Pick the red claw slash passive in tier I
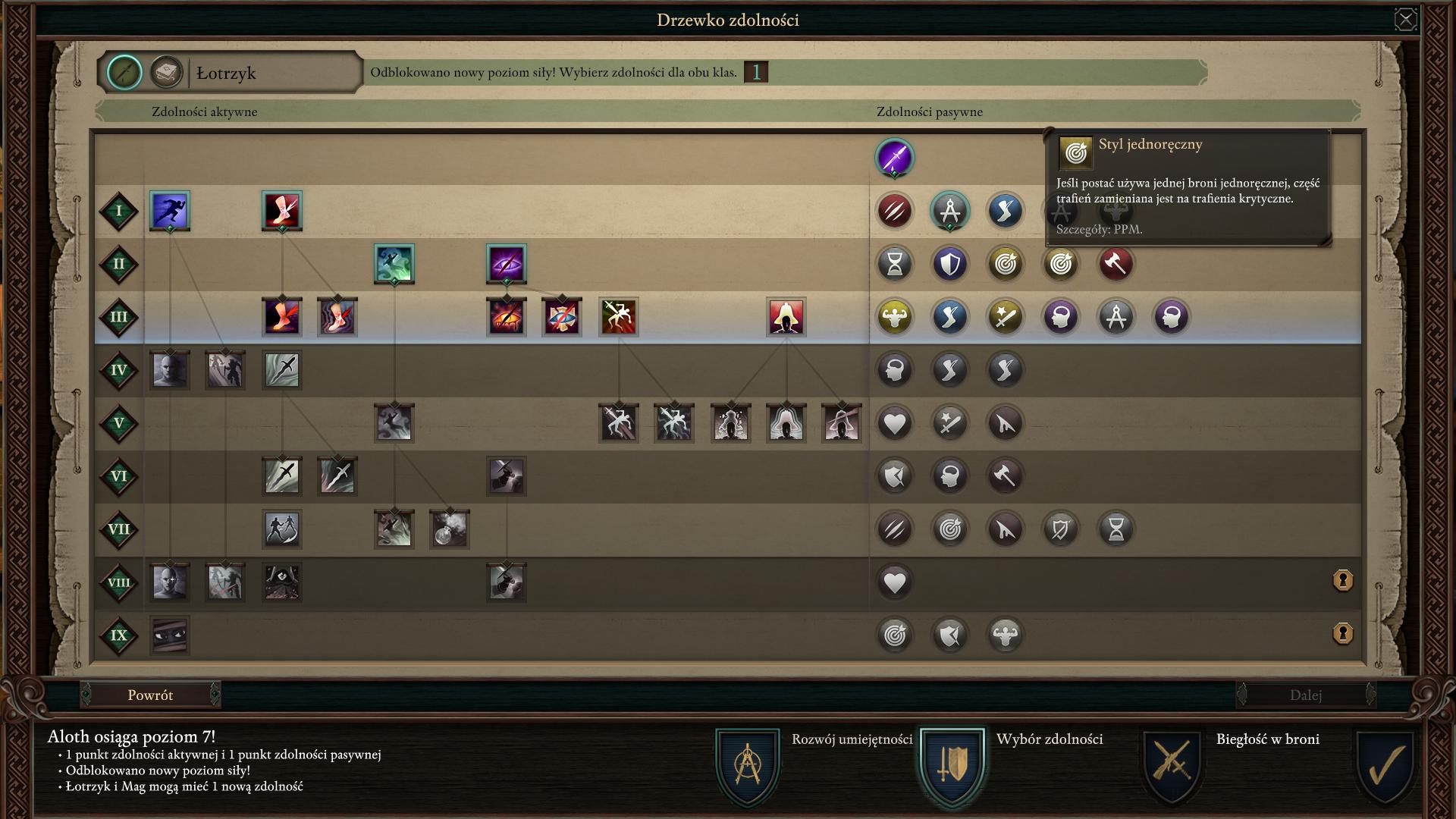The image size is (1456, 819). [895, 211]
